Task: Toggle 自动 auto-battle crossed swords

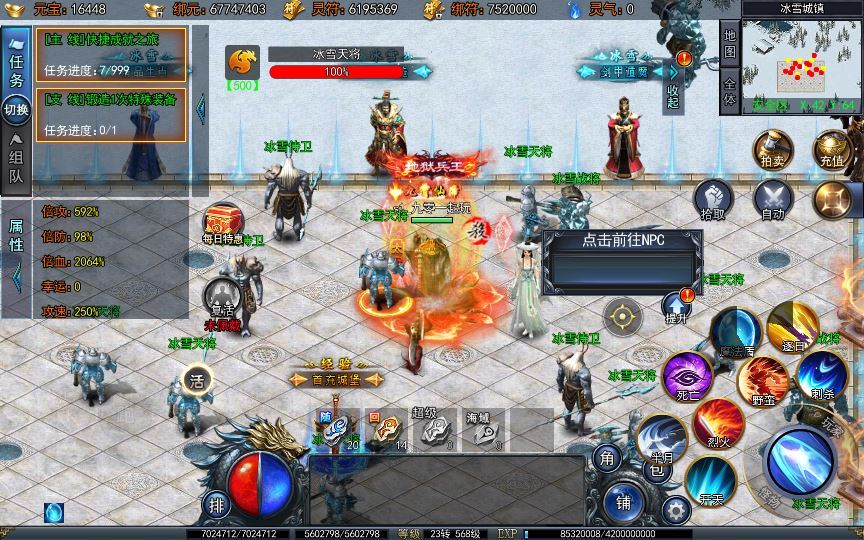Action: coord(773,199)
